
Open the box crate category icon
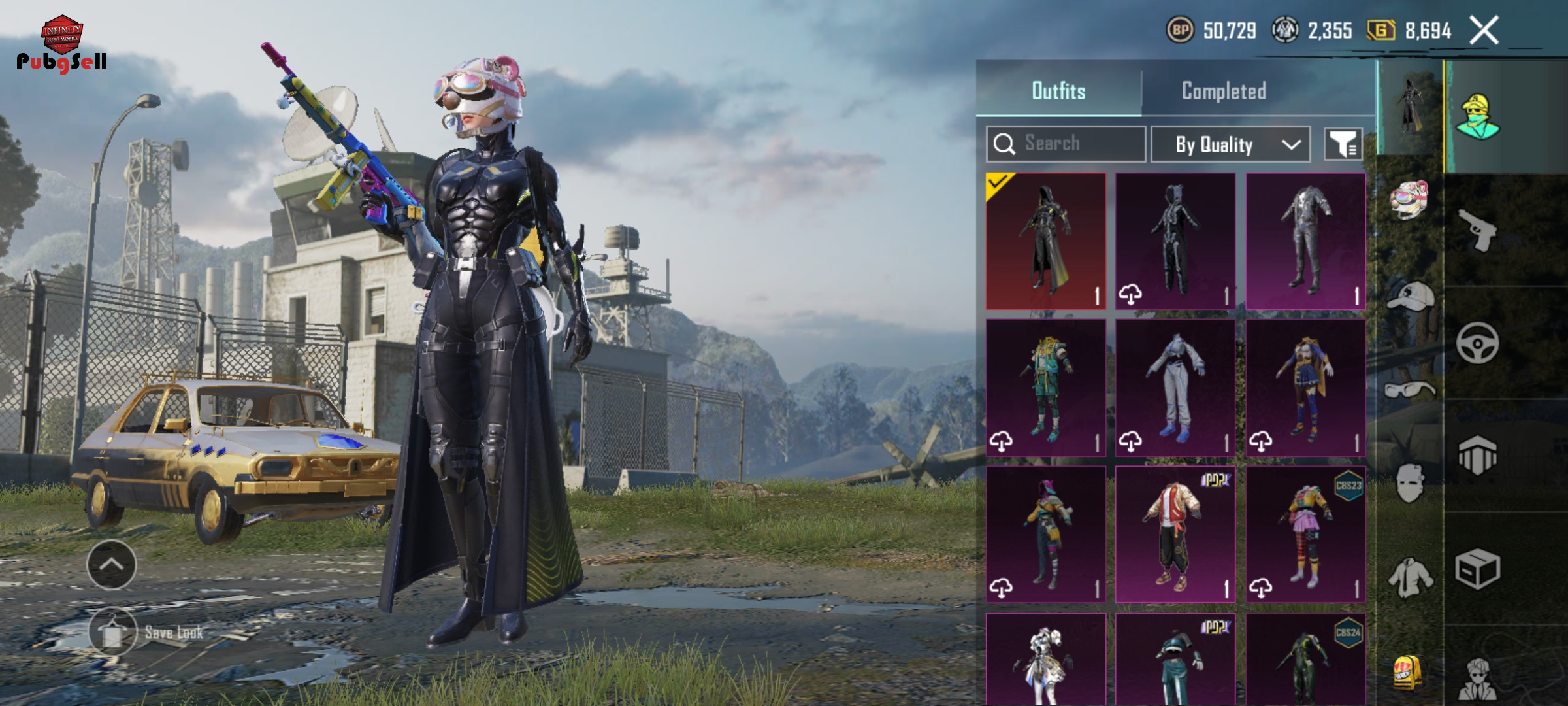pos(1477,569)
